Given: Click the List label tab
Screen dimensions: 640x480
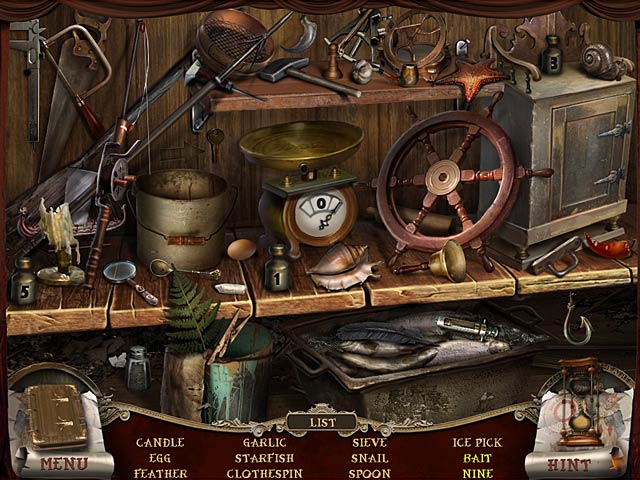Looking at the screenshot, I should click(x=320, y=421).
